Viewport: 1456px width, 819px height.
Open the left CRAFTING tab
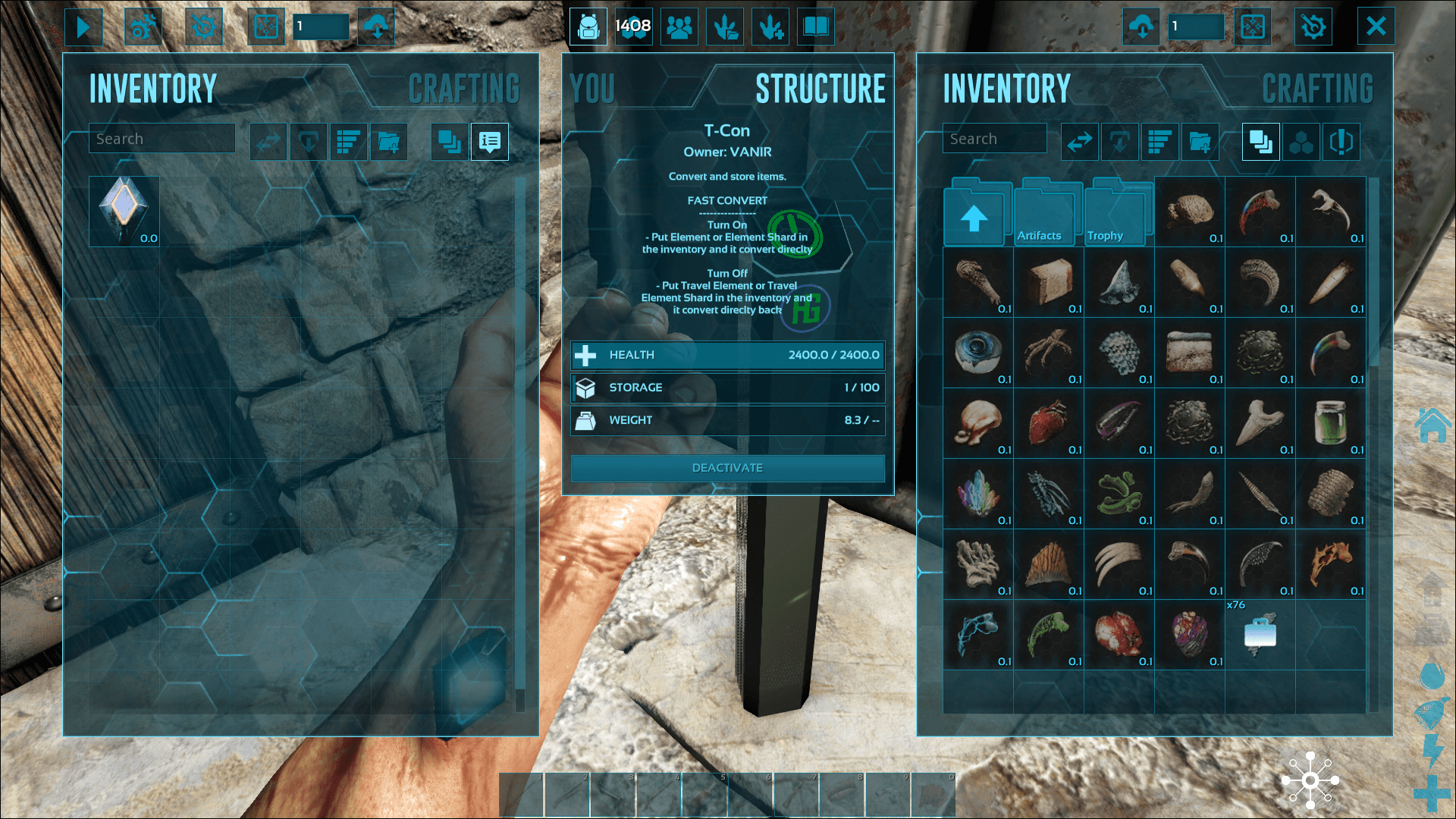464,89
